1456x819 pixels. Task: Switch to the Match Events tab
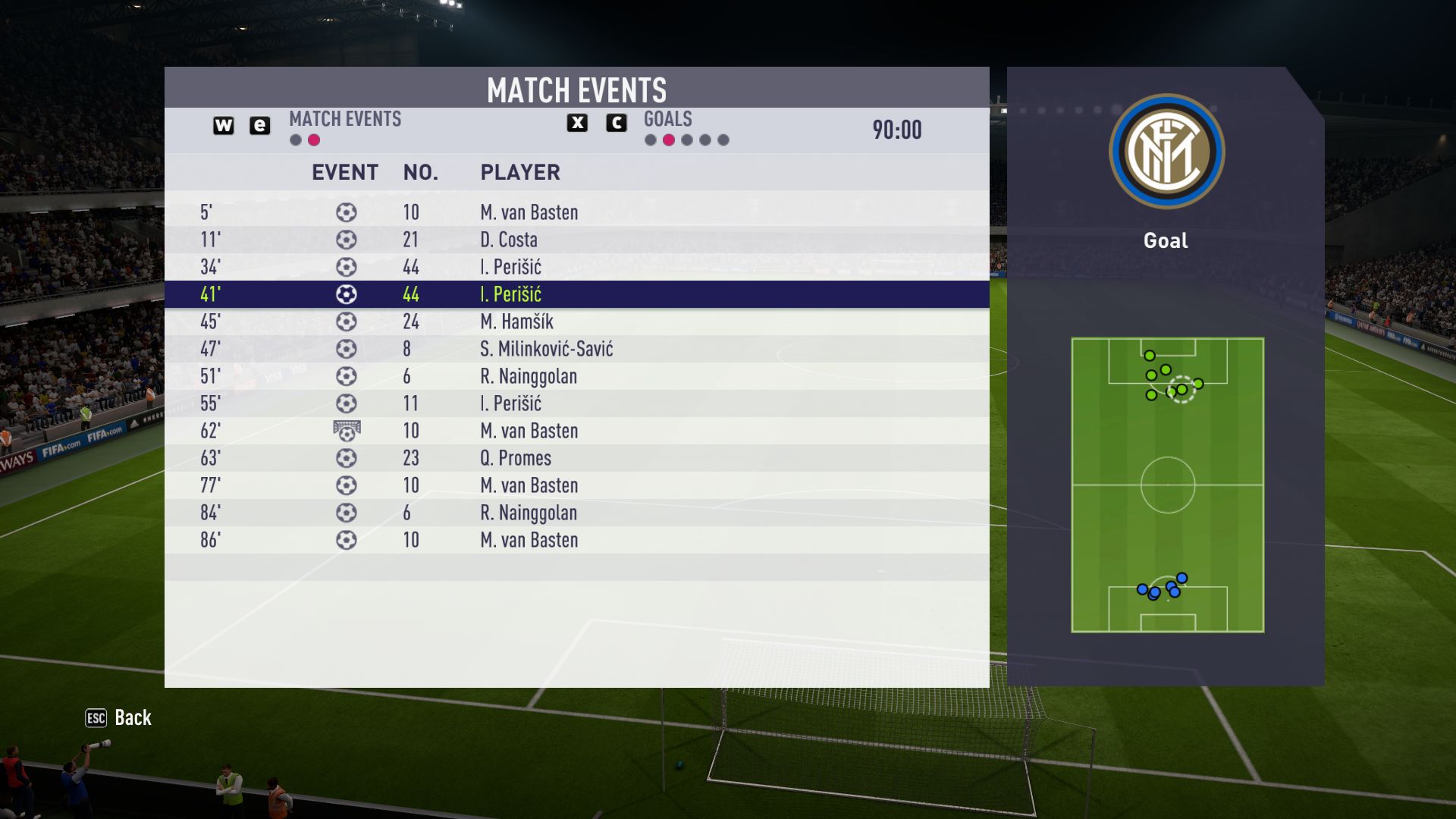click(345, 120)
